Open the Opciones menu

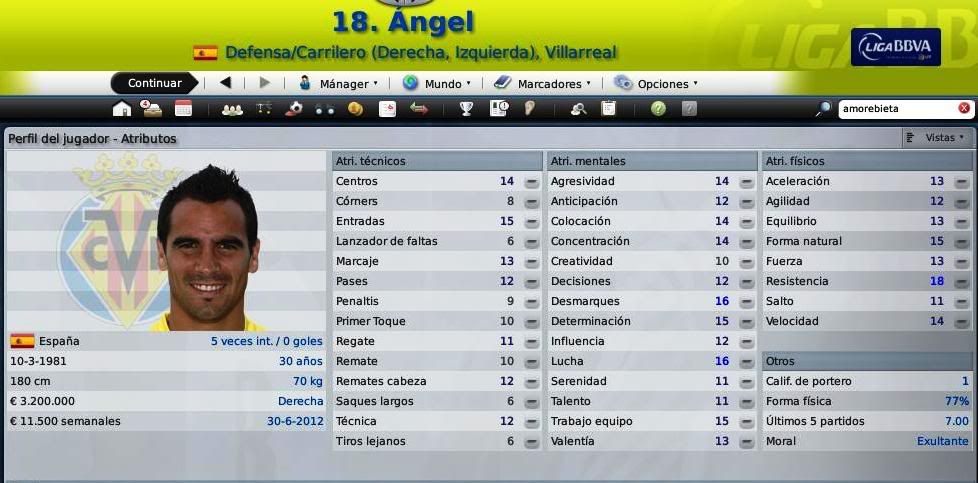[656, 84]
